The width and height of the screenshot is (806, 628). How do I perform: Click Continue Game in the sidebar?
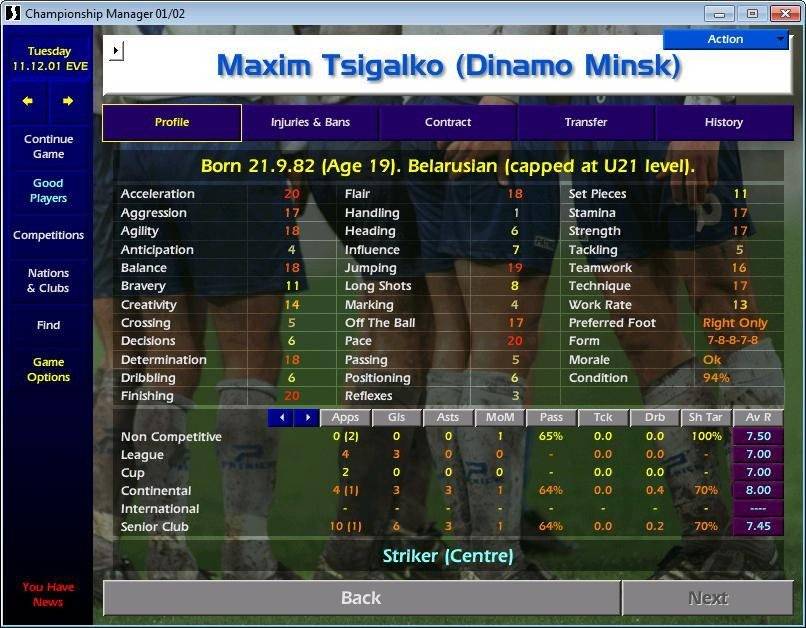point(48,147)
